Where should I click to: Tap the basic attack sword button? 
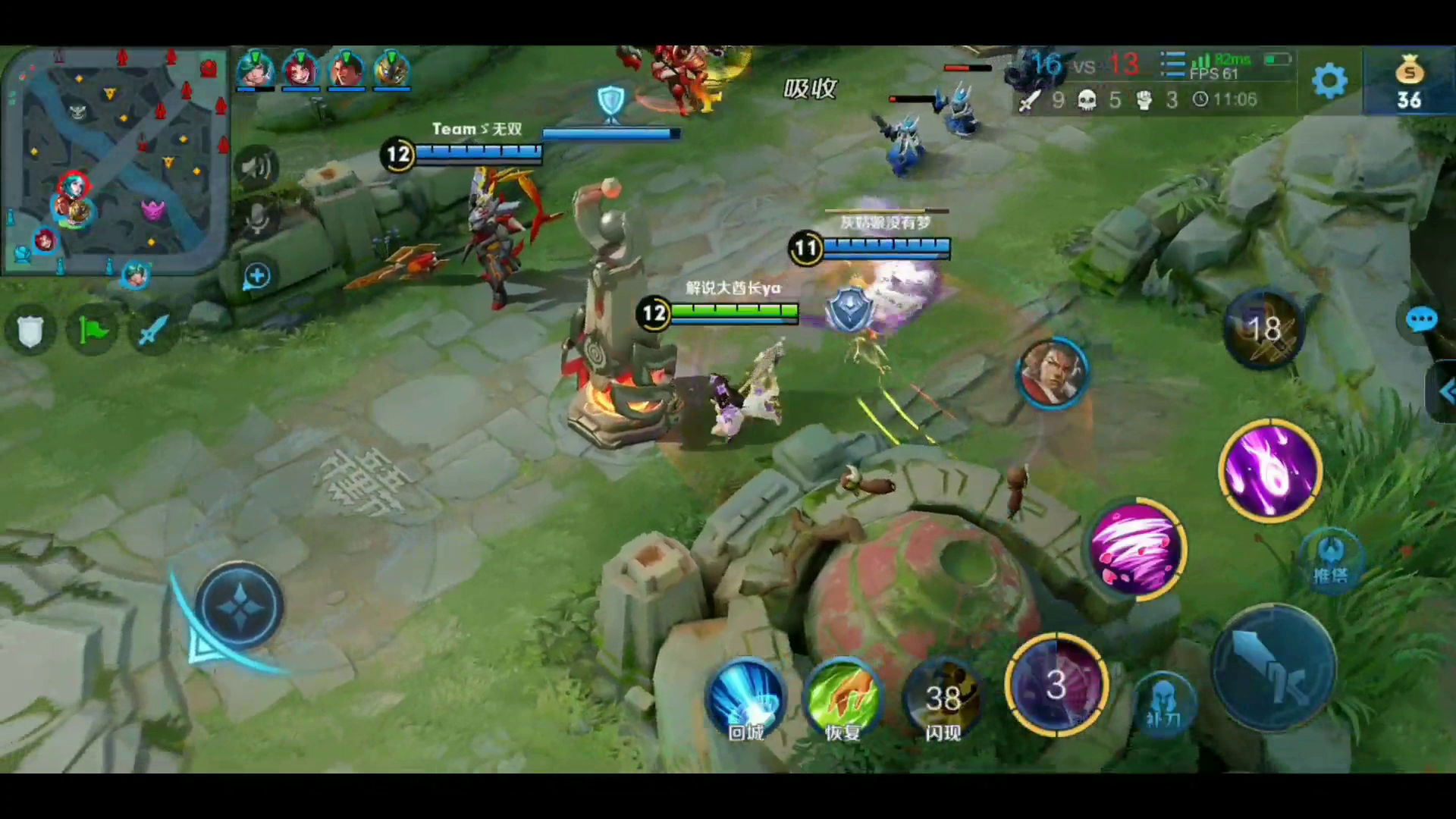[x=1274, y=667]
